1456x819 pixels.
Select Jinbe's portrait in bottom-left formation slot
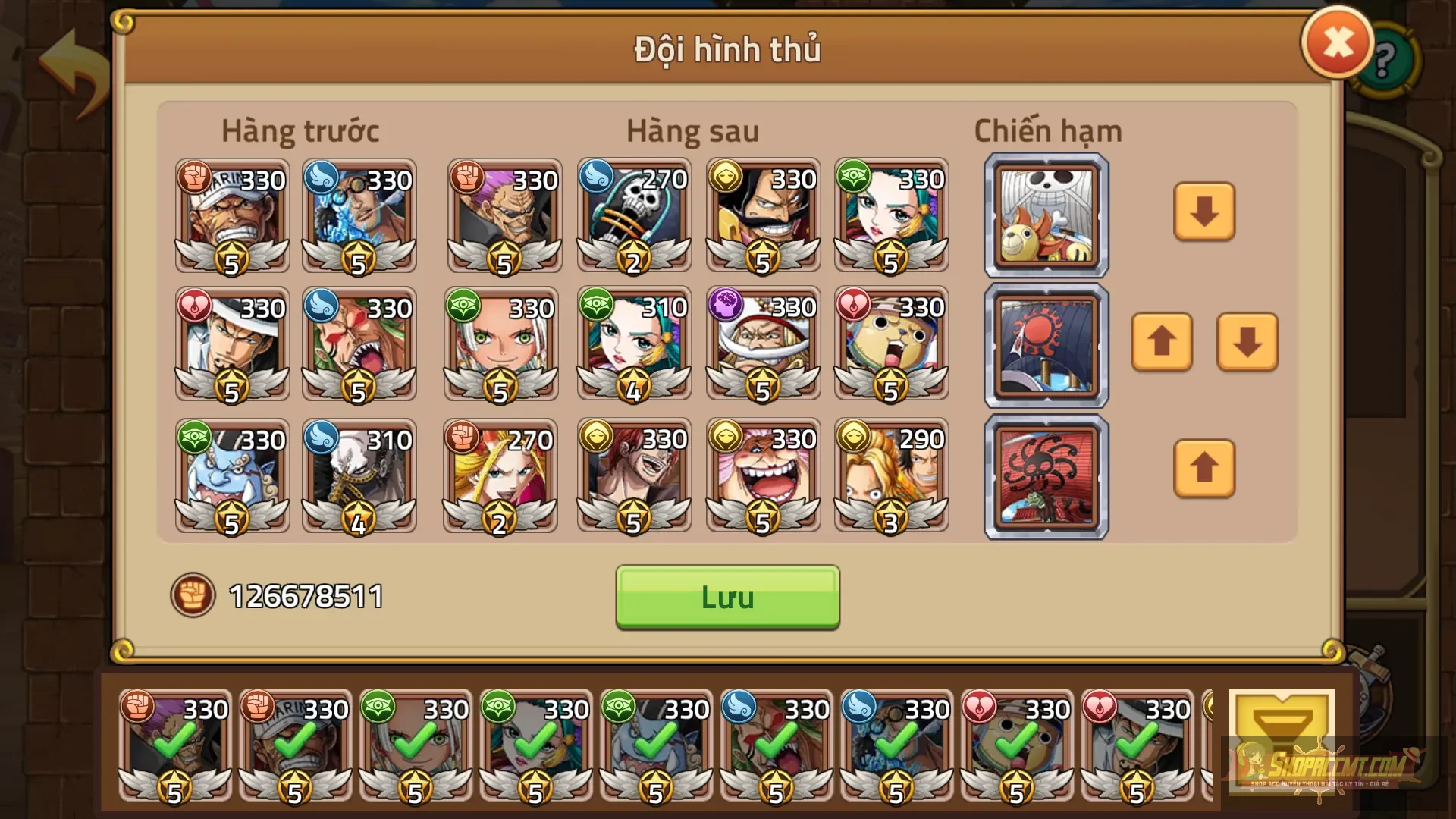(x=231, y=475)
